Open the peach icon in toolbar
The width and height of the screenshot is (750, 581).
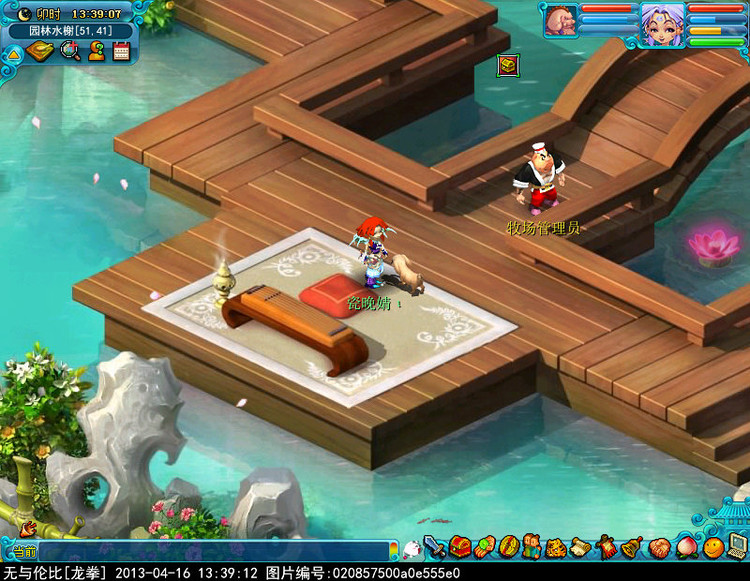point(686,547)
